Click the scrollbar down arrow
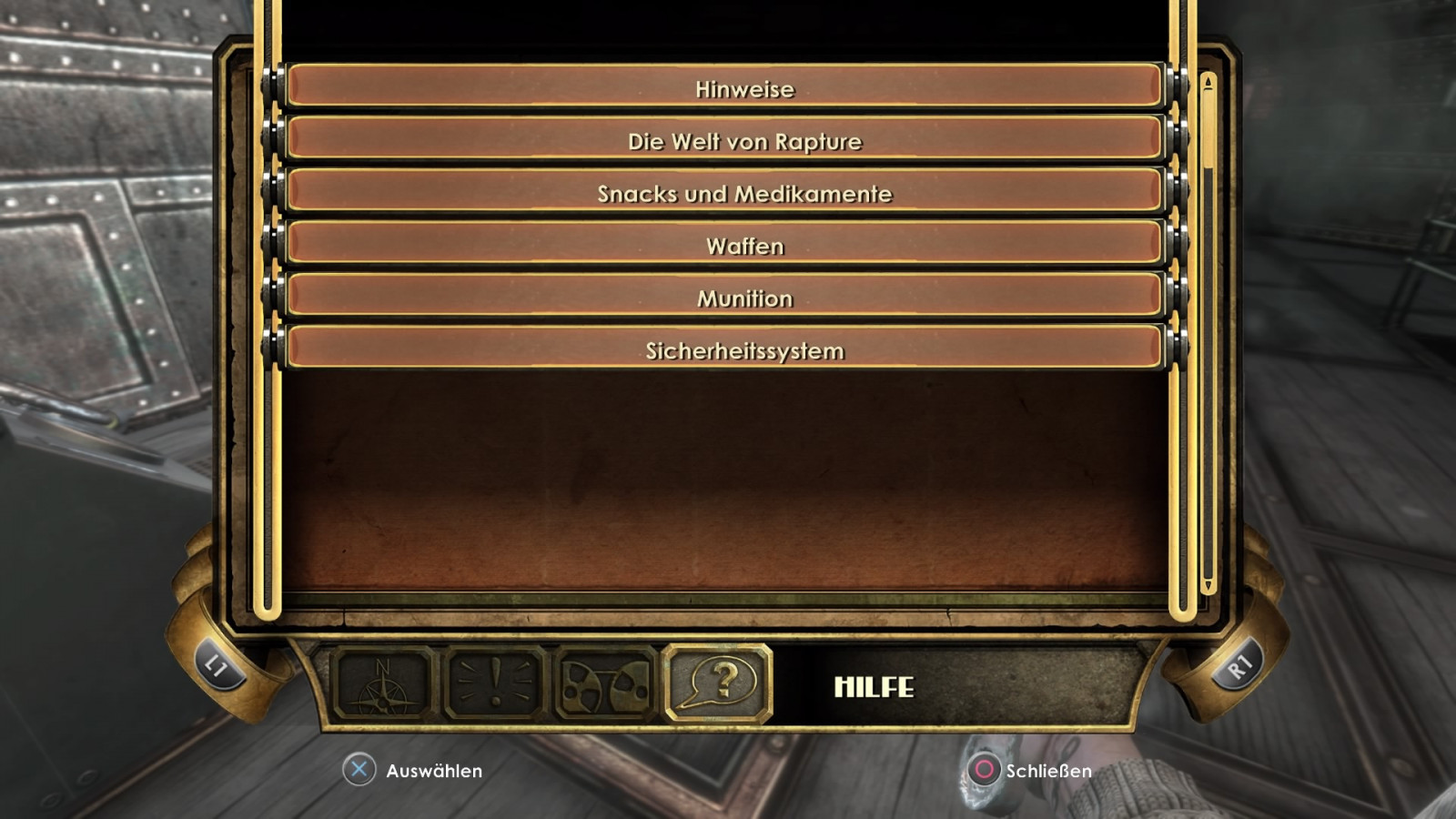 point(1208,585)
